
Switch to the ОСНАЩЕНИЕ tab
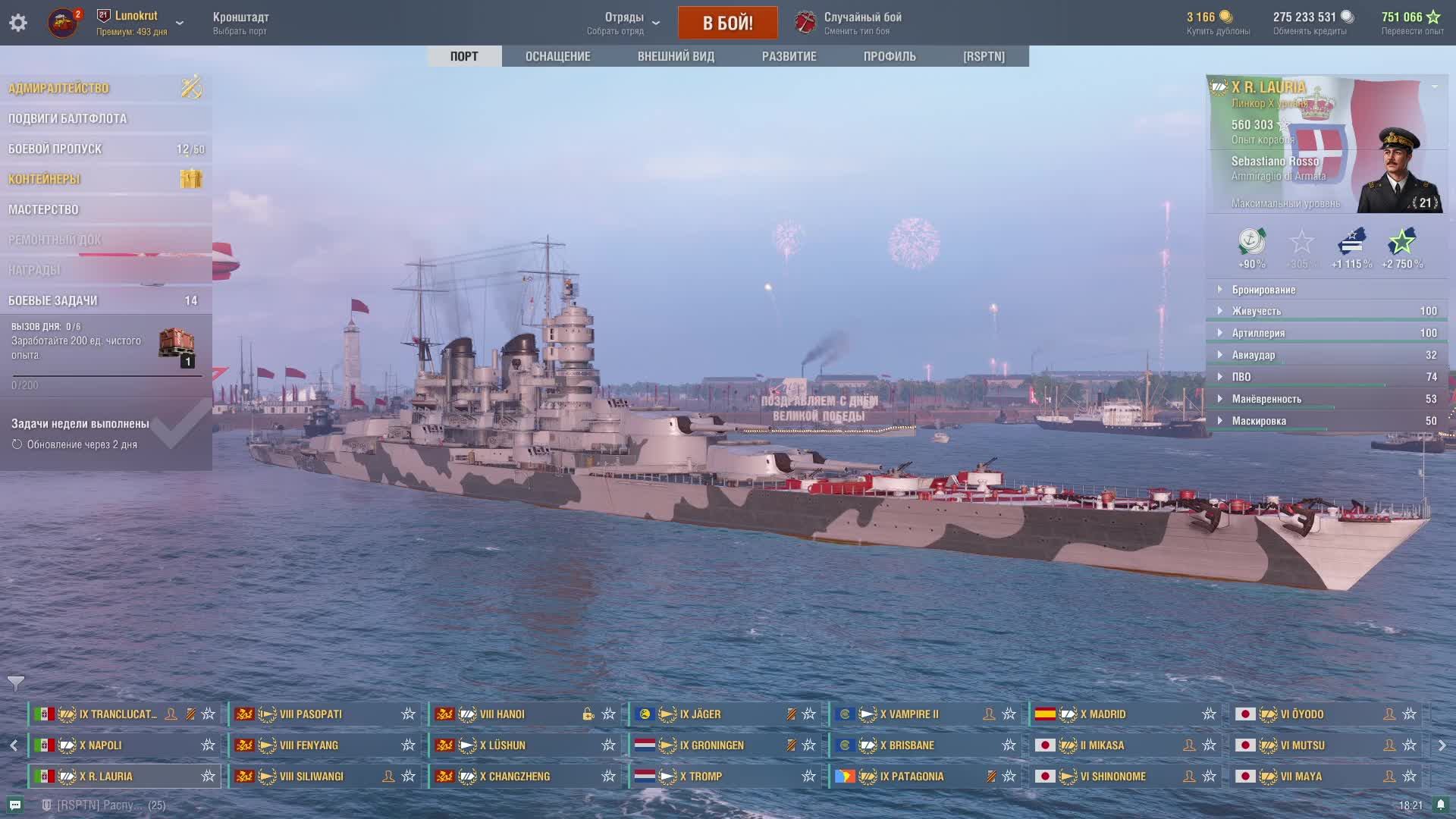(557, 56)
